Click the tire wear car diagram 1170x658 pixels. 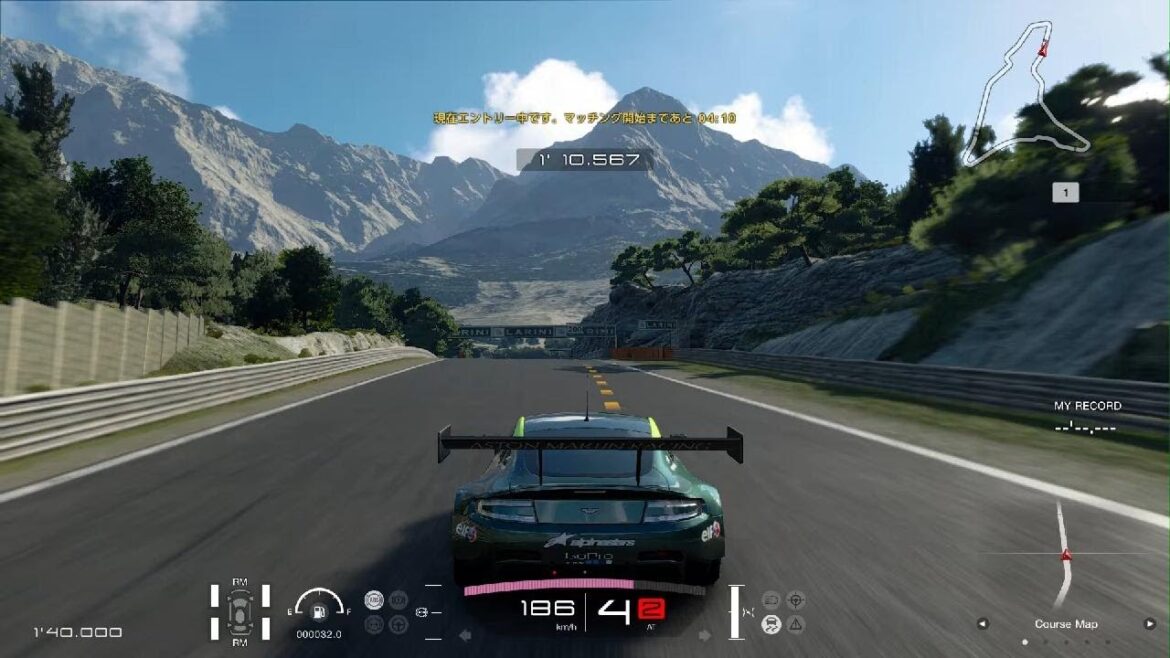(x=240, y=609)
